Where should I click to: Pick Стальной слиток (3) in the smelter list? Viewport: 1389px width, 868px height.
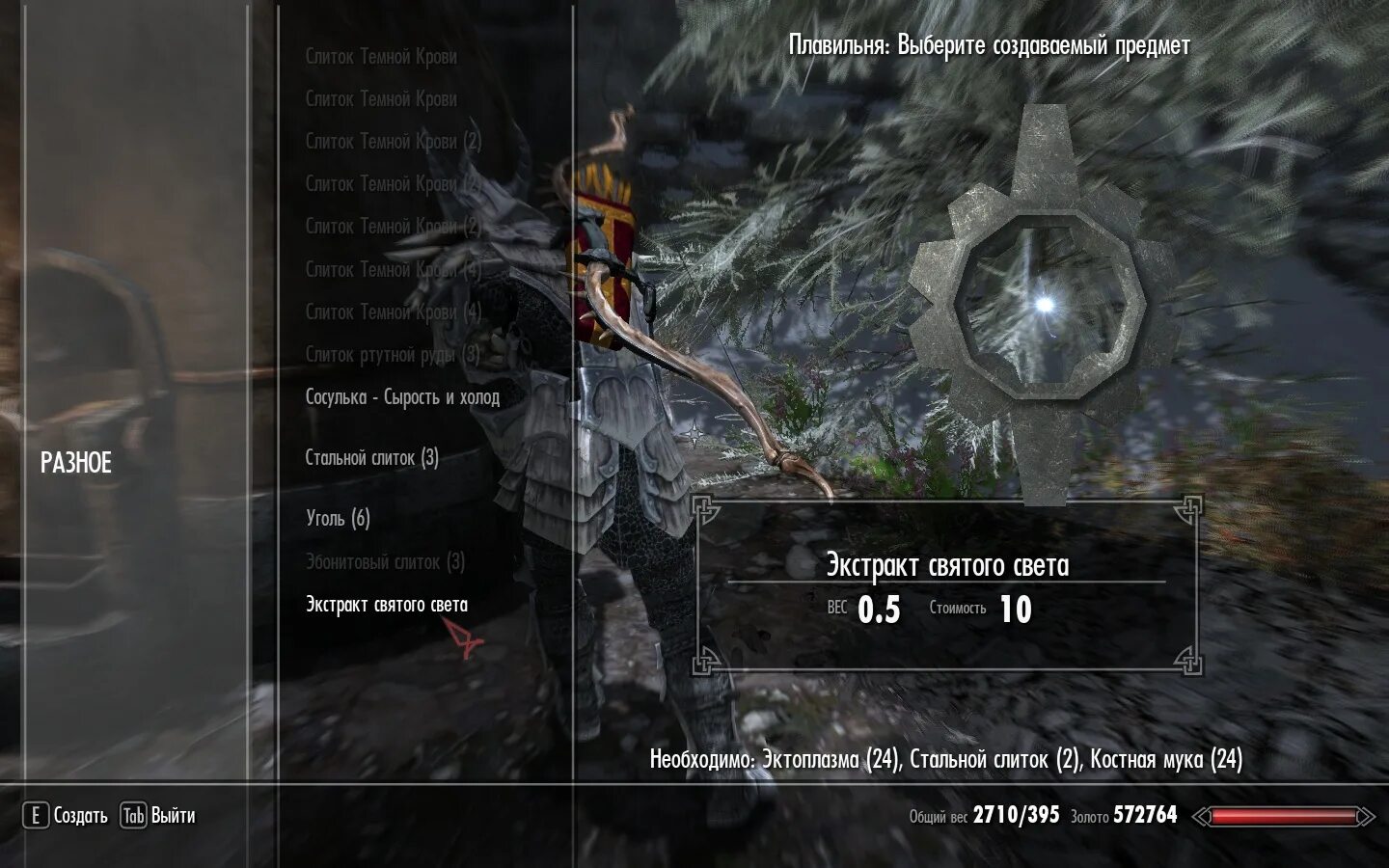click(372, 458)
